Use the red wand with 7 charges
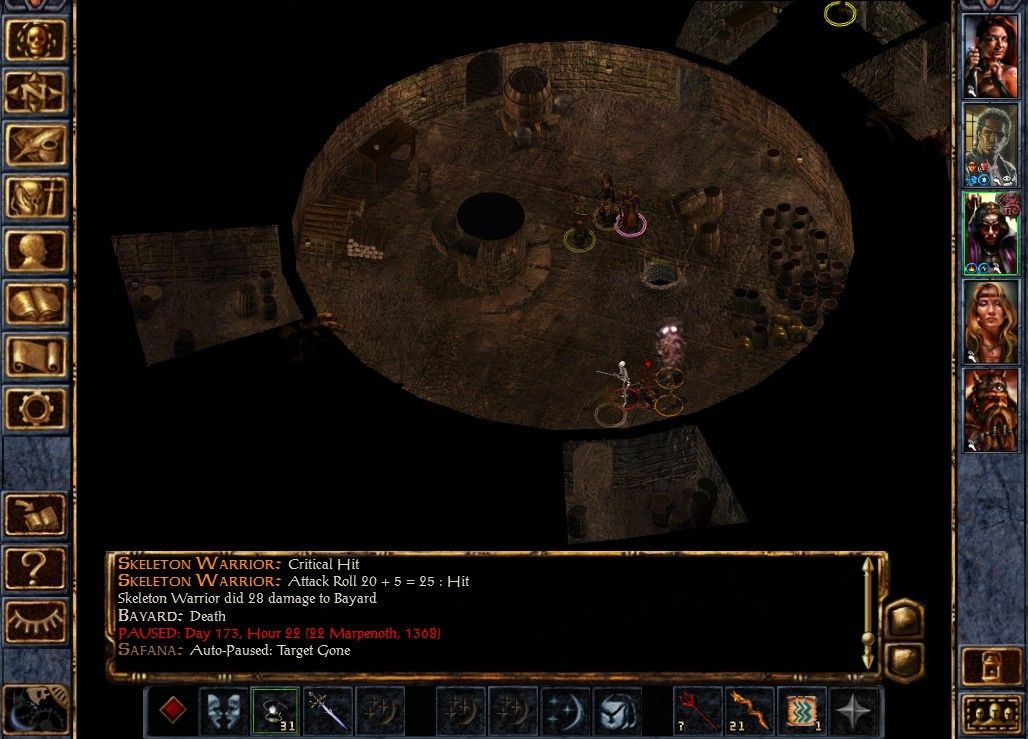The height and width of the screenshot is (739, 1028). [696, 710]
